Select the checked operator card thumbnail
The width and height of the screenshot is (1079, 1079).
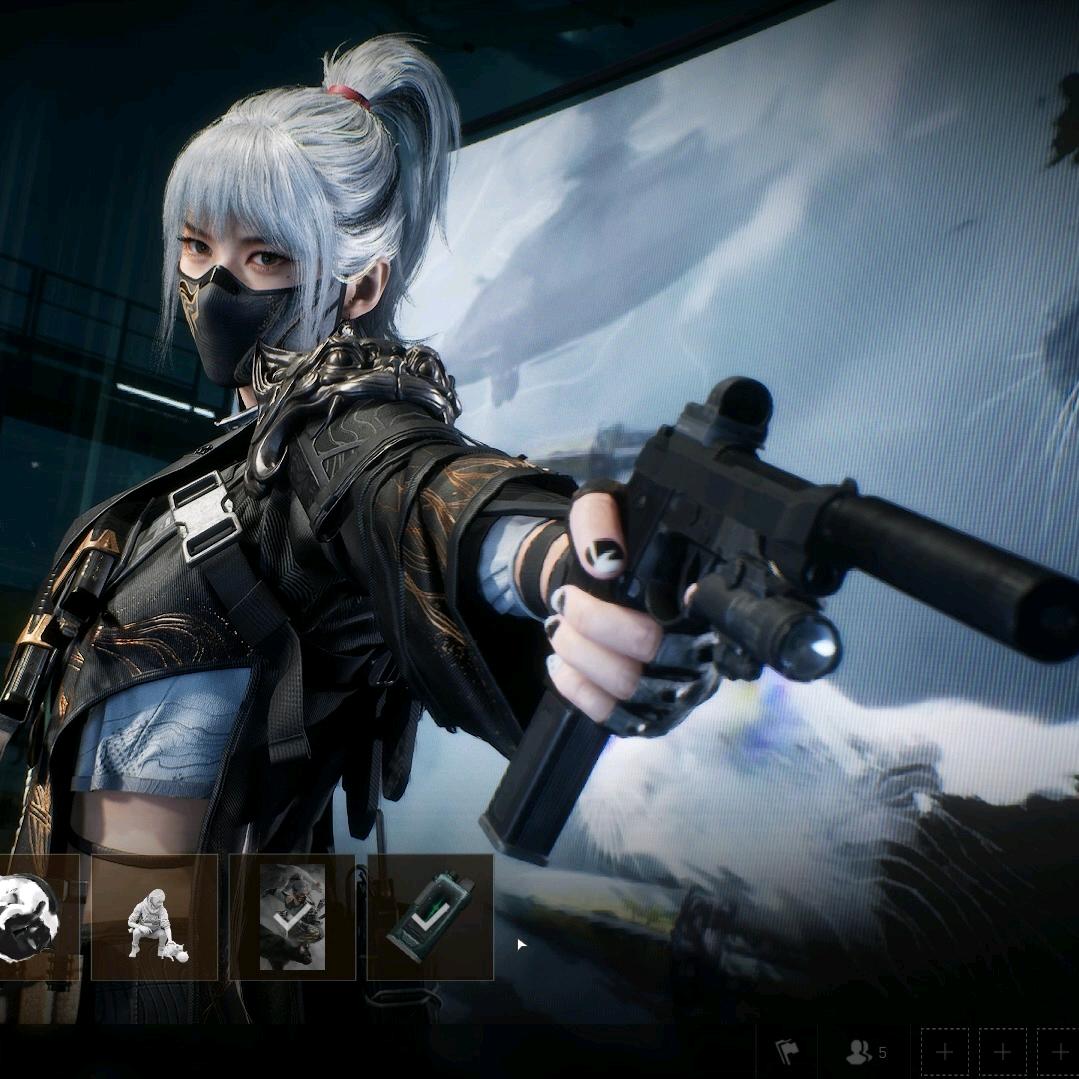(x=292, y=917)
